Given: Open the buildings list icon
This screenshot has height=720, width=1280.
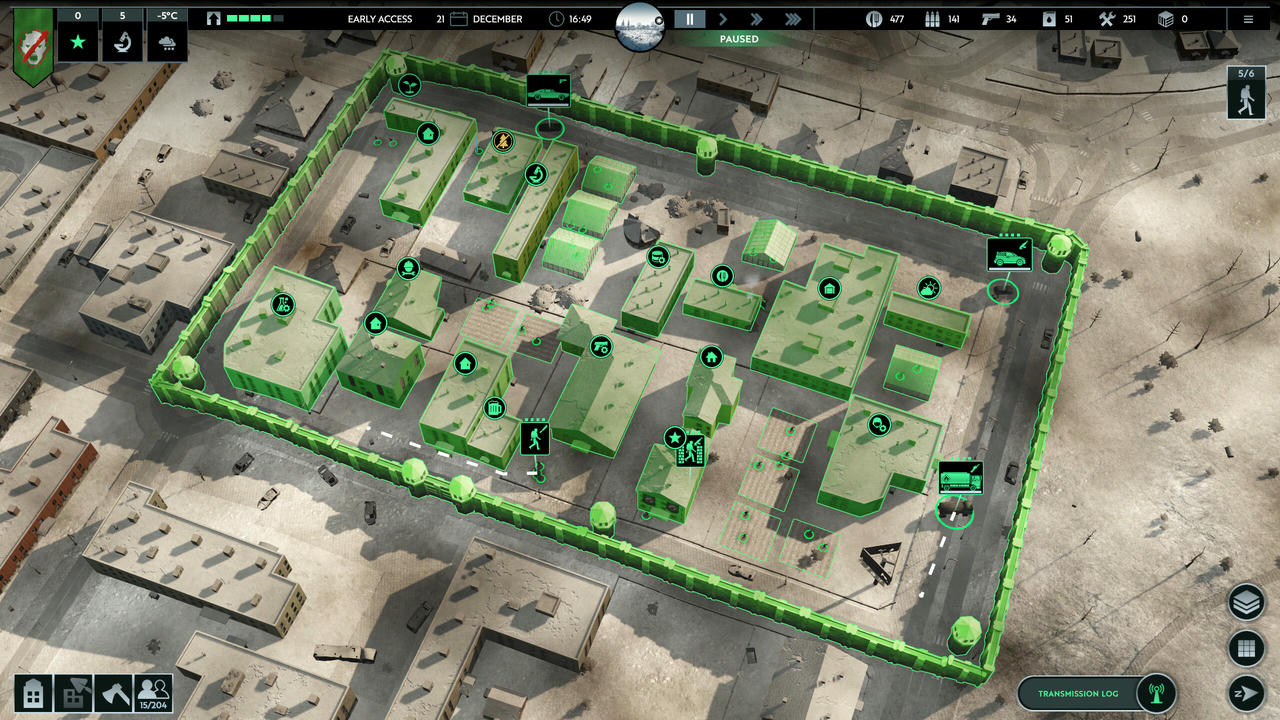Looking at the screenshot, I should [33, 693].
